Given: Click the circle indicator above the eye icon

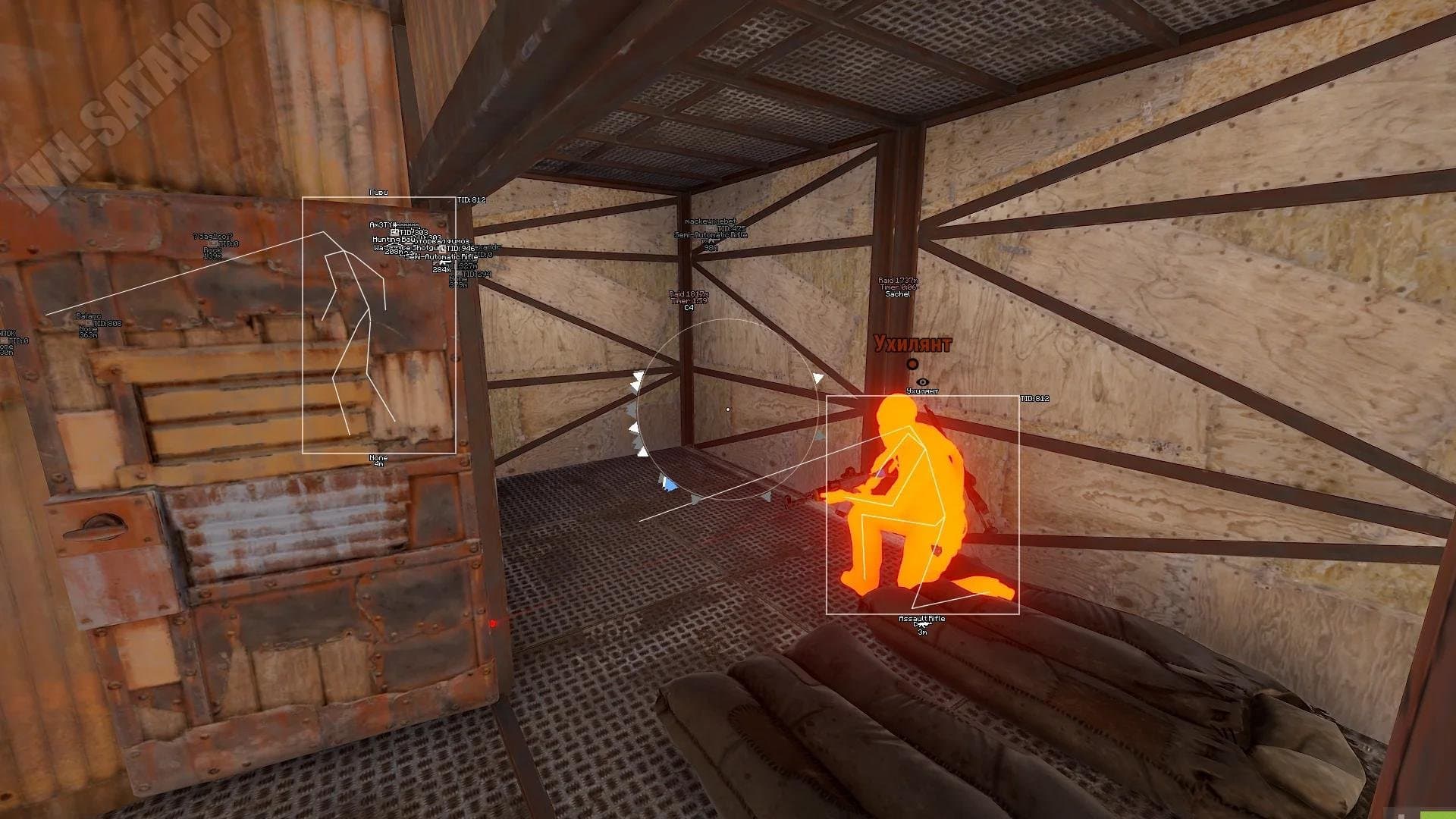Looking at the screenshot, I should (x=912, y=364).
